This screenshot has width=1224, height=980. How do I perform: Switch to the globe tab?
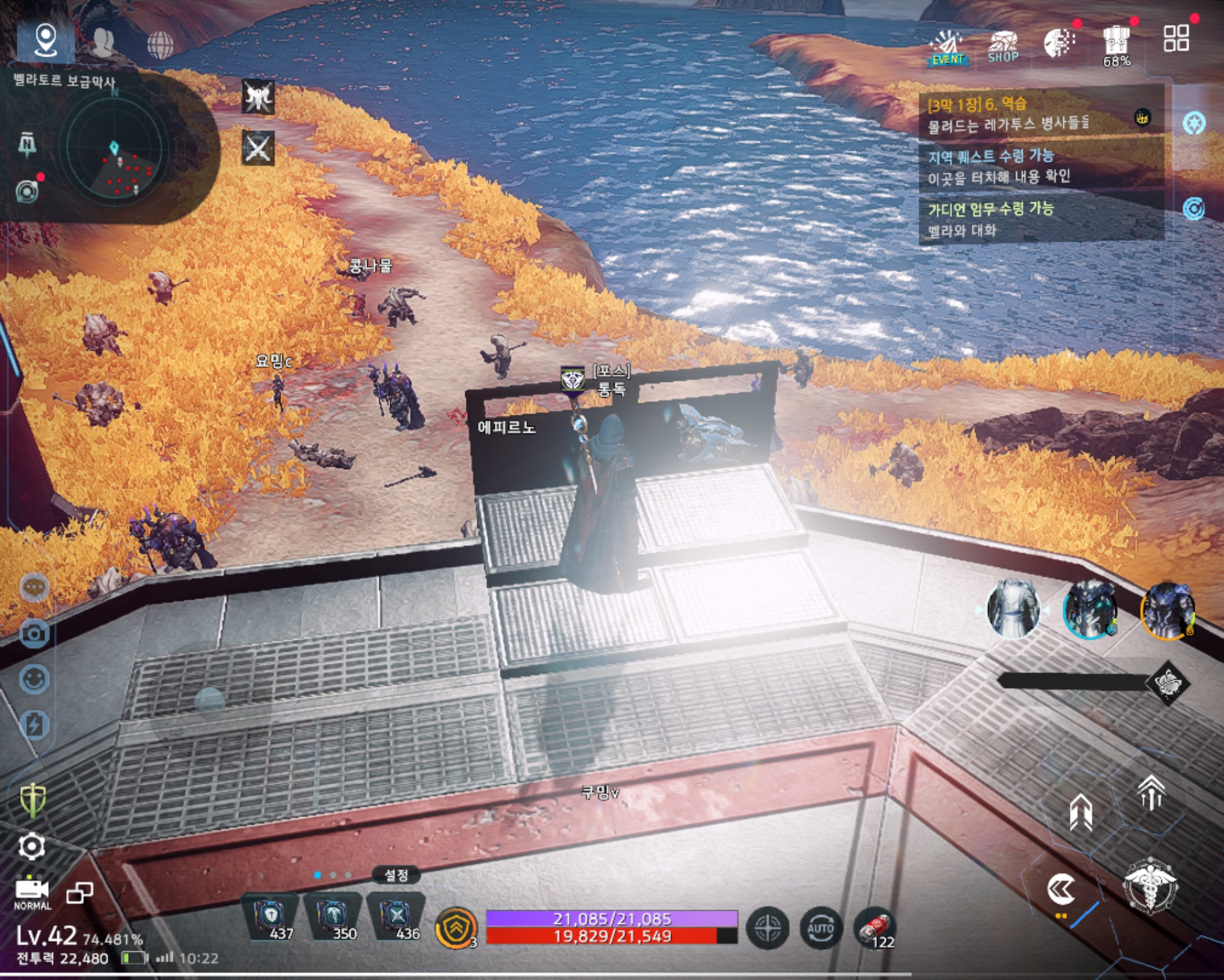coord(160,44)
